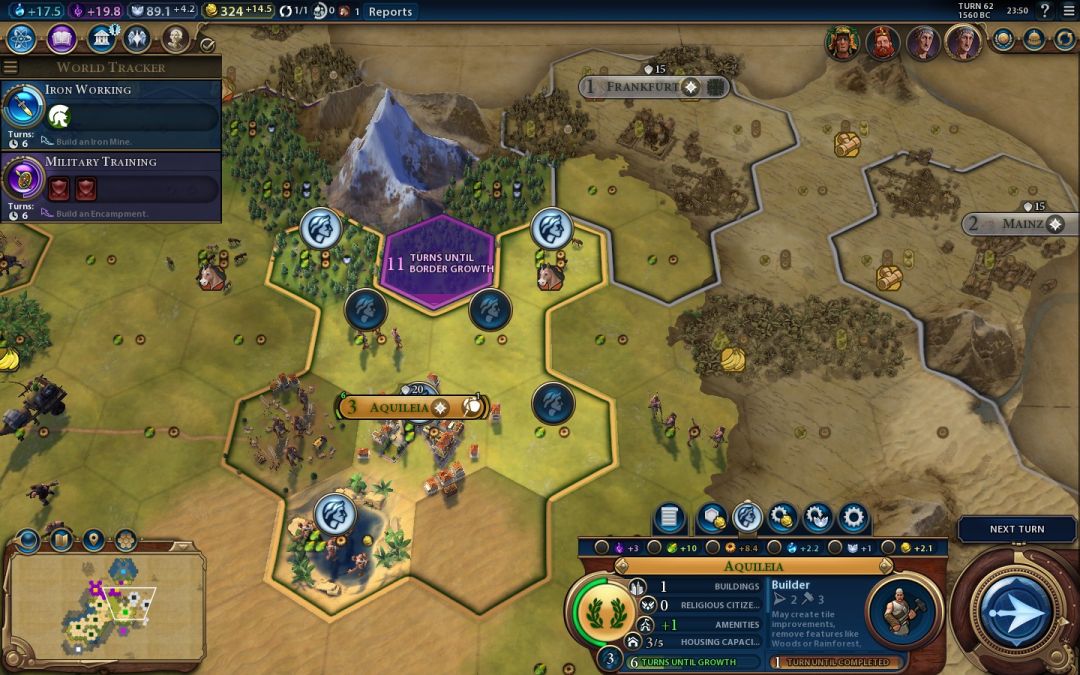1080x675 pixels.
Task: Open the technology tree atom icon
Action: (22, 39)
